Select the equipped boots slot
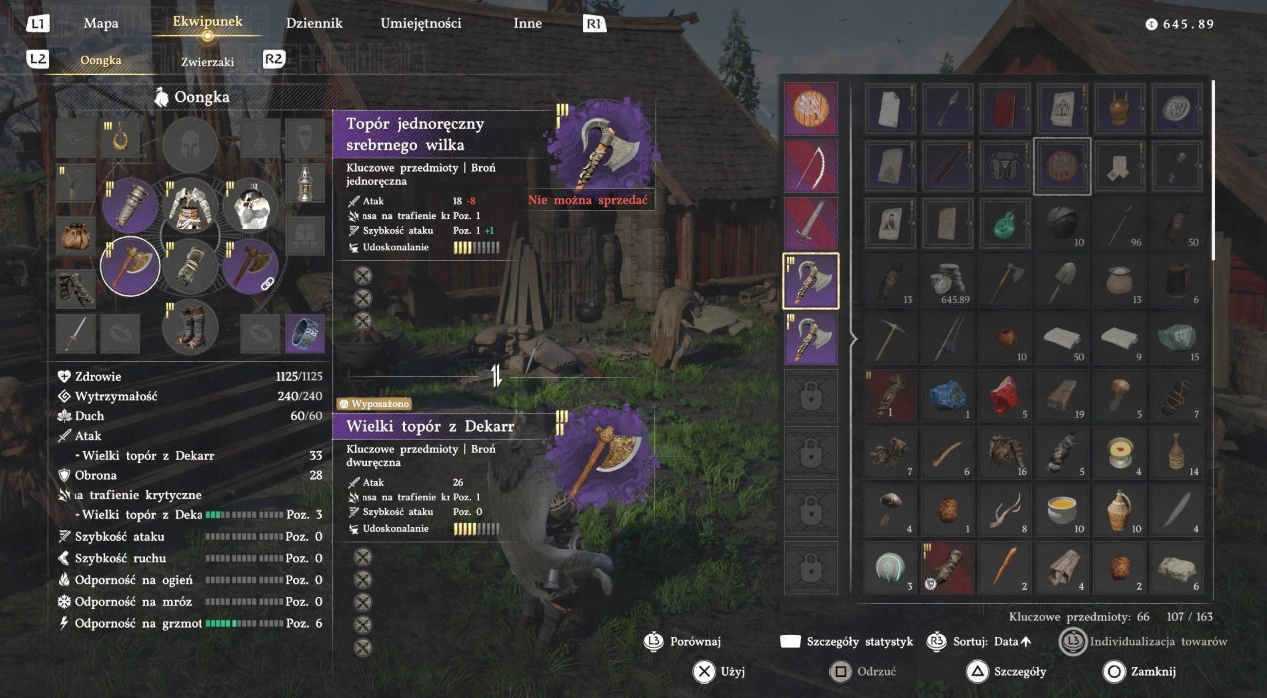 [190, 327]
